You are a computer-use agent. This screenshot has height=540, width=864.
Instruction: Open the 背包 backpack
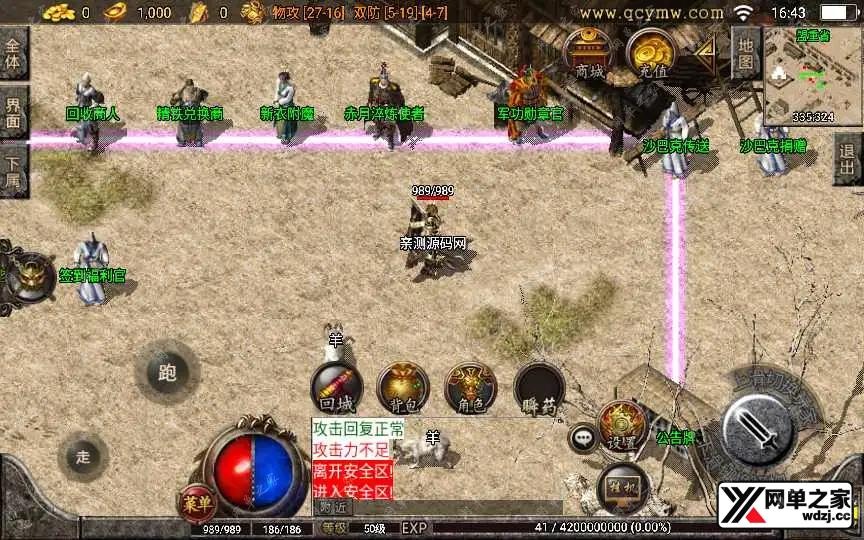(x=403, y=388)
